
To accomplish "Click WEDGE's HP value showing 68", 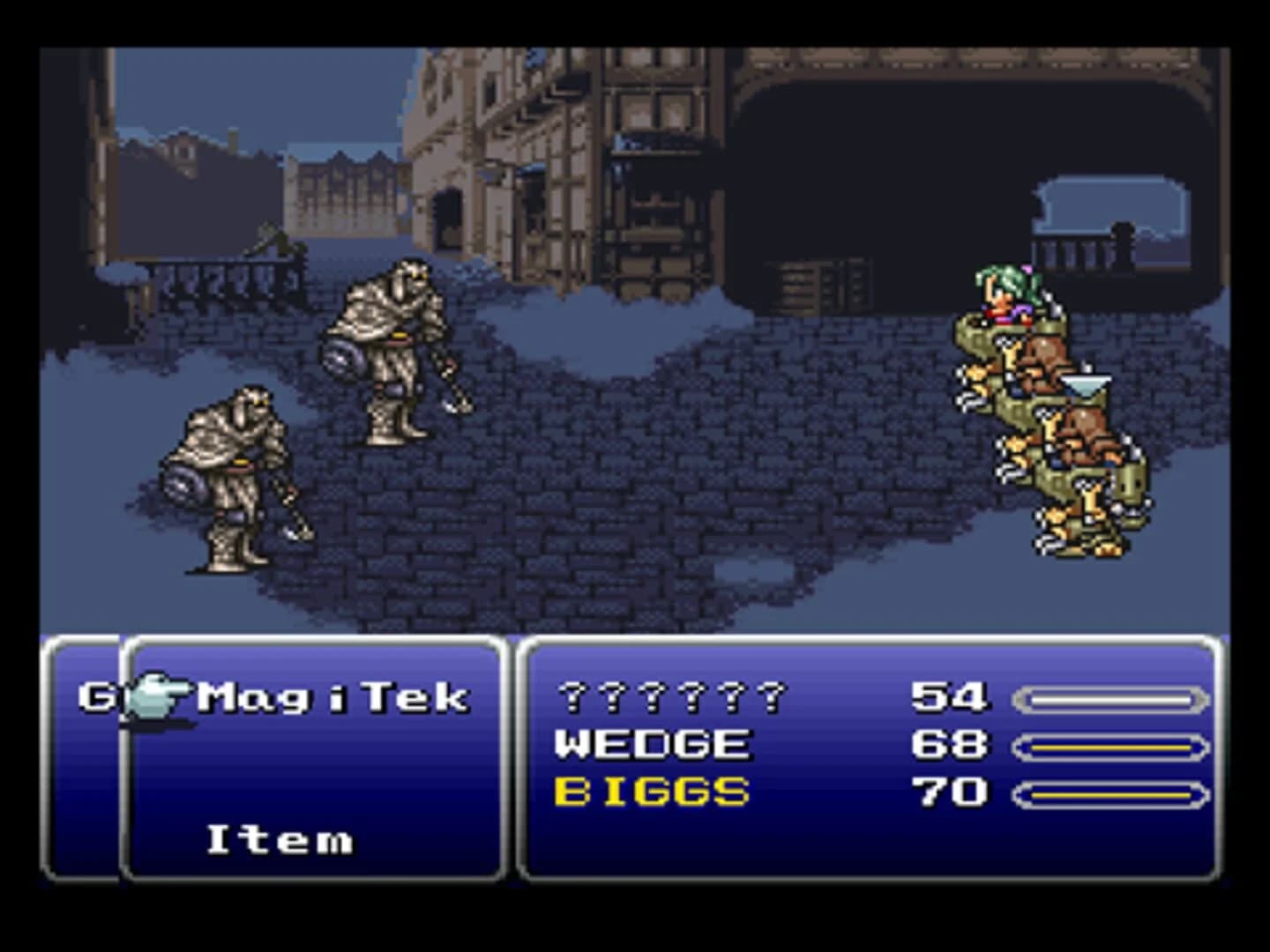I will click(948, 745).
